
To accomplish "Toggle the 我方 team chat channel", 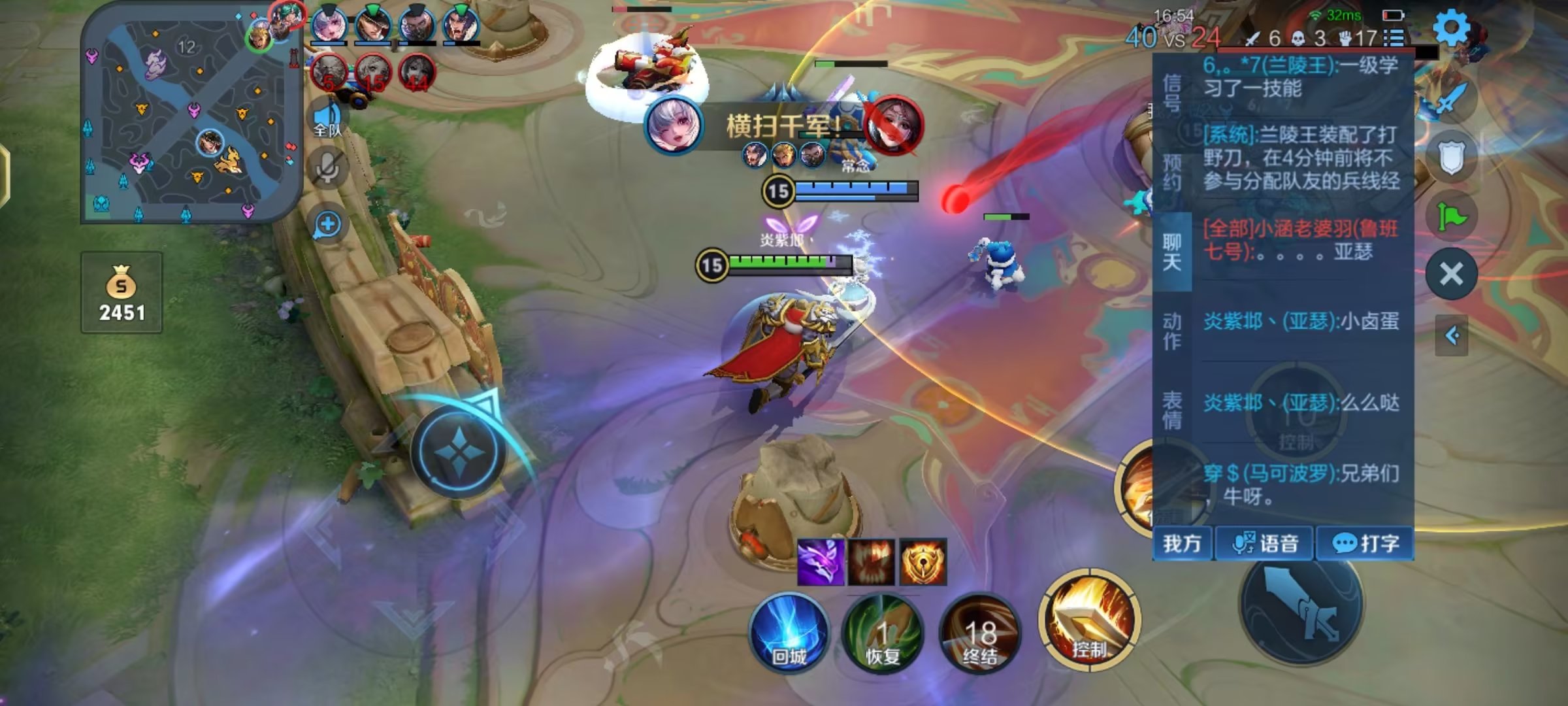I will pos(1182,543).
